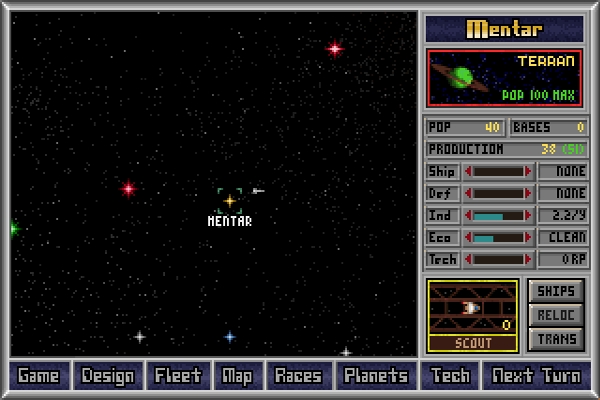Lock the Ship allocation label
Image resolution: width=600 pixels, height=400 pixels.
(x=442, y=171)
